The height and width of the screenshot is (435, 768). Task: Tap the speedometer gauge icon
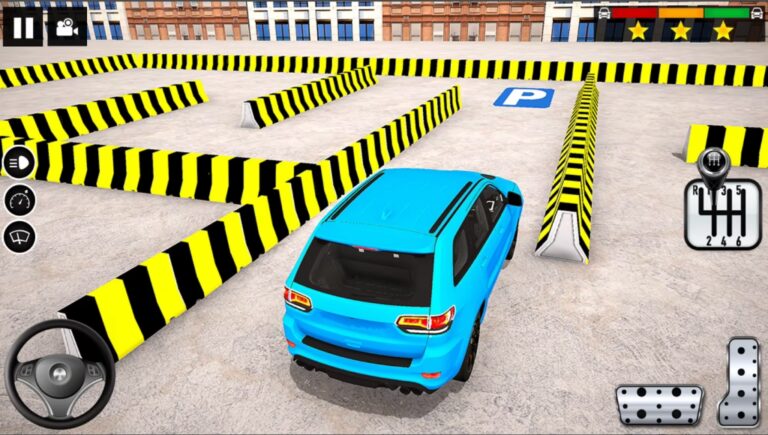click(x=19, y=200)
